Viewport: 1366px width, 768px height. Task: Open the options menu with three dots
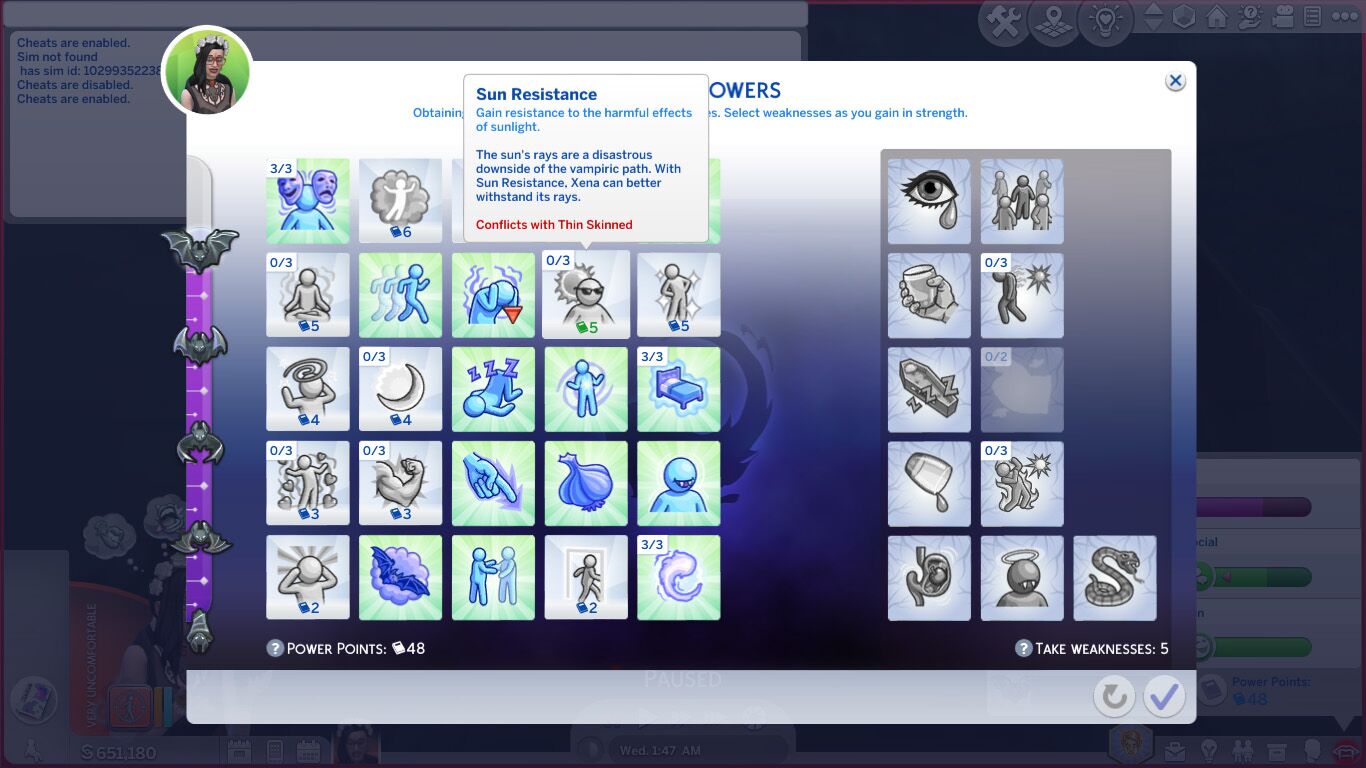point(1346,15)
